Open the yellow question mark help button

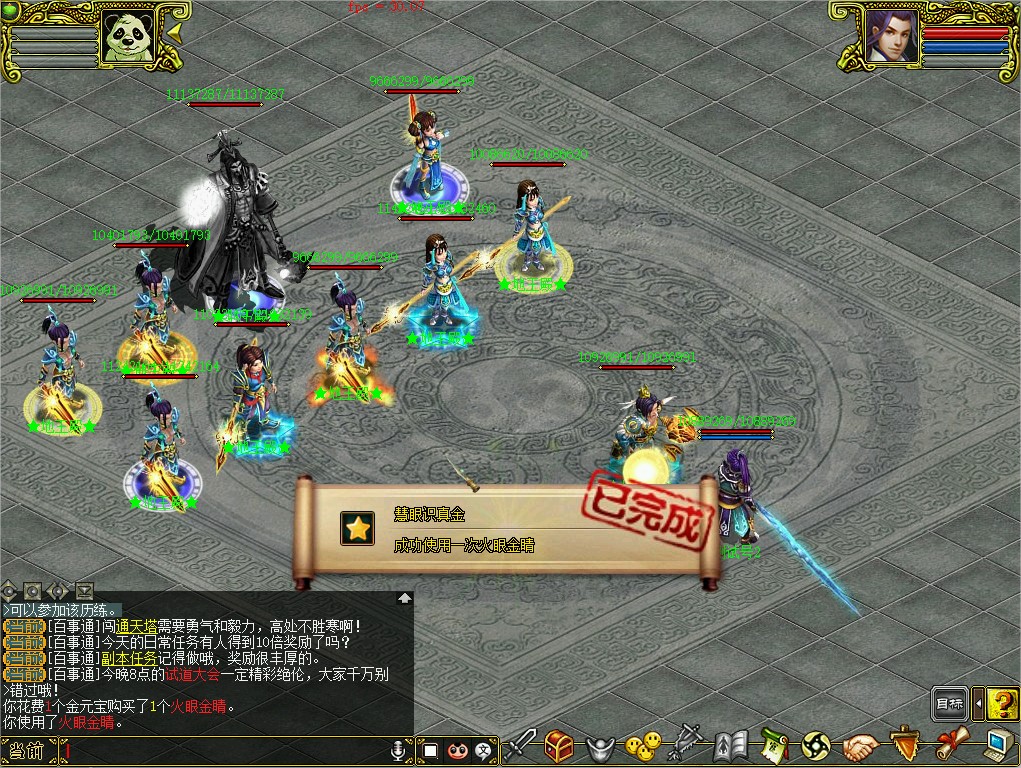(x=1002, y=704)
